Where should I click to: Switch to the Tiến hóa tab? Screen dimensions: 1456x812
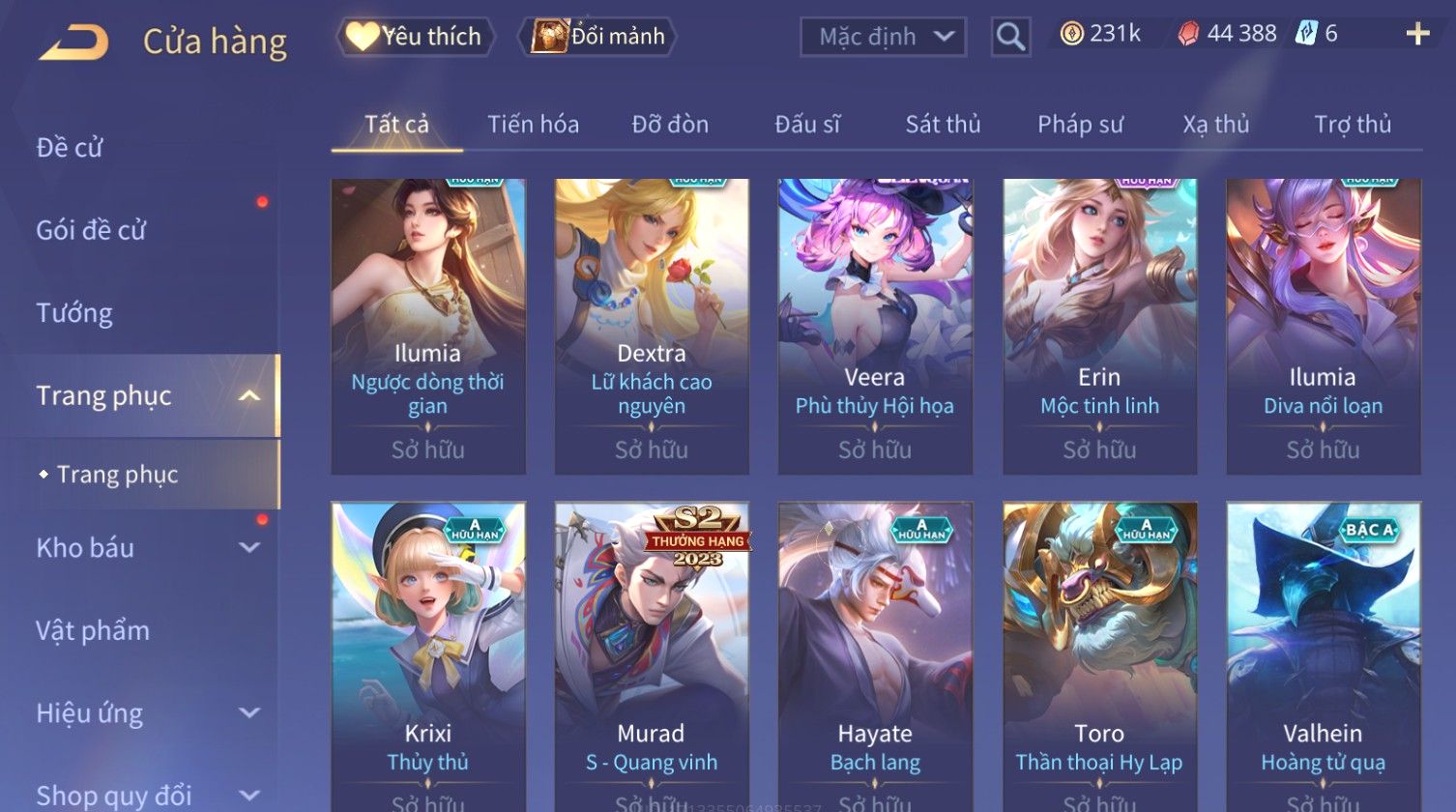533,125
